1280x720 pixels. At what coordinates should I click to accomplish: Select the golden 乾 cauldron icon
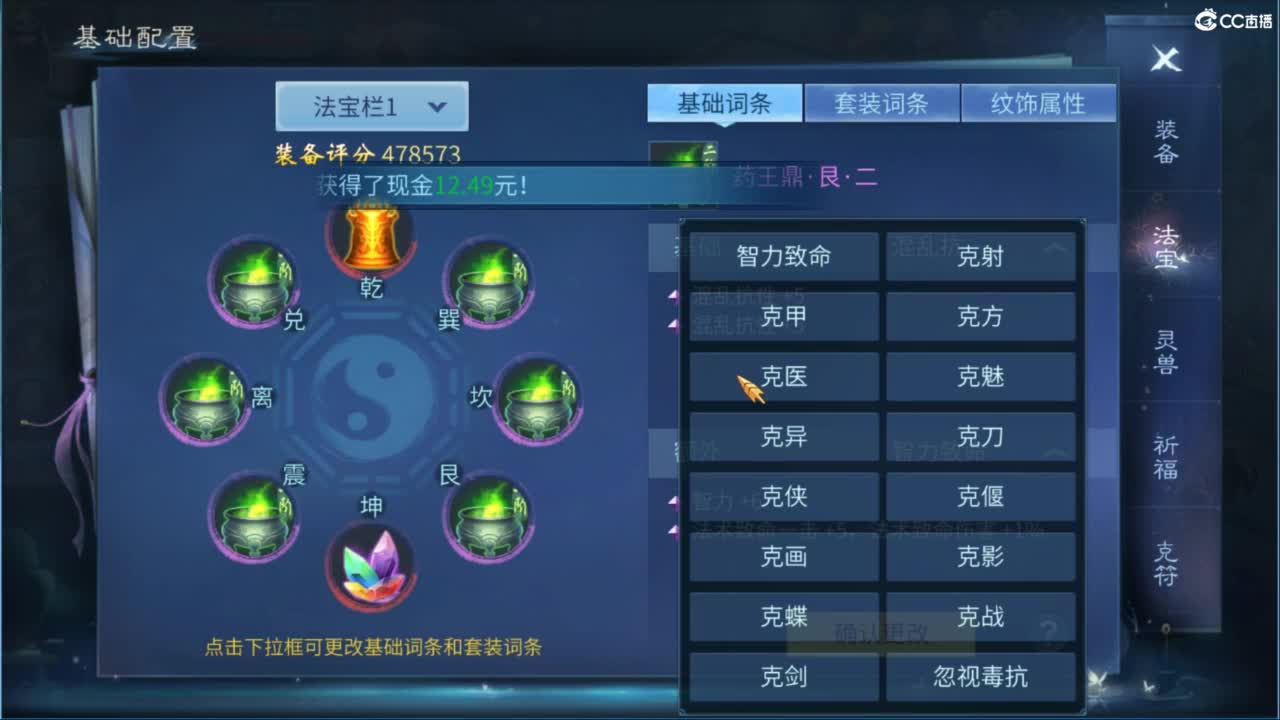[370, 240]
